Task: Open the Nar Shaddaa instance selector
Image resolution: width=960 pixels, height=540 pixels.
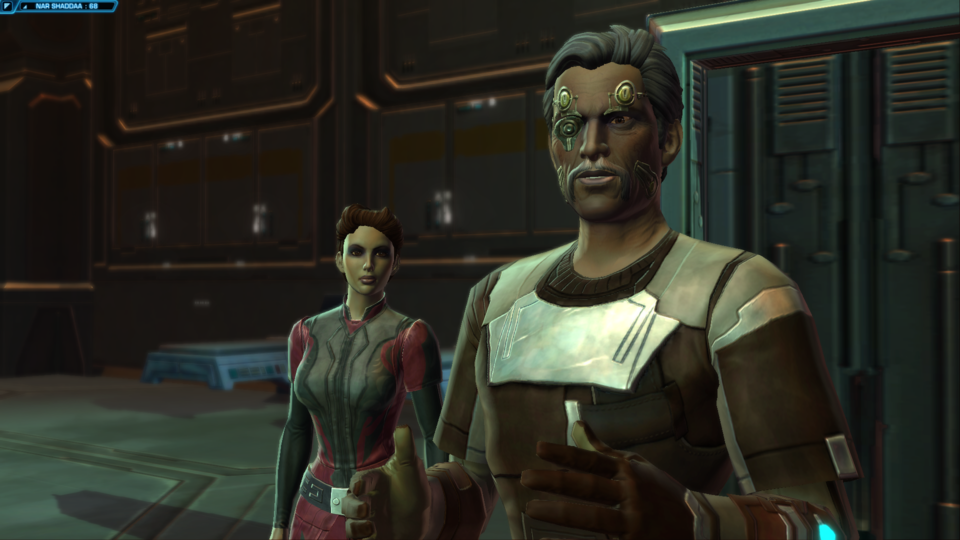Action: 66,6
